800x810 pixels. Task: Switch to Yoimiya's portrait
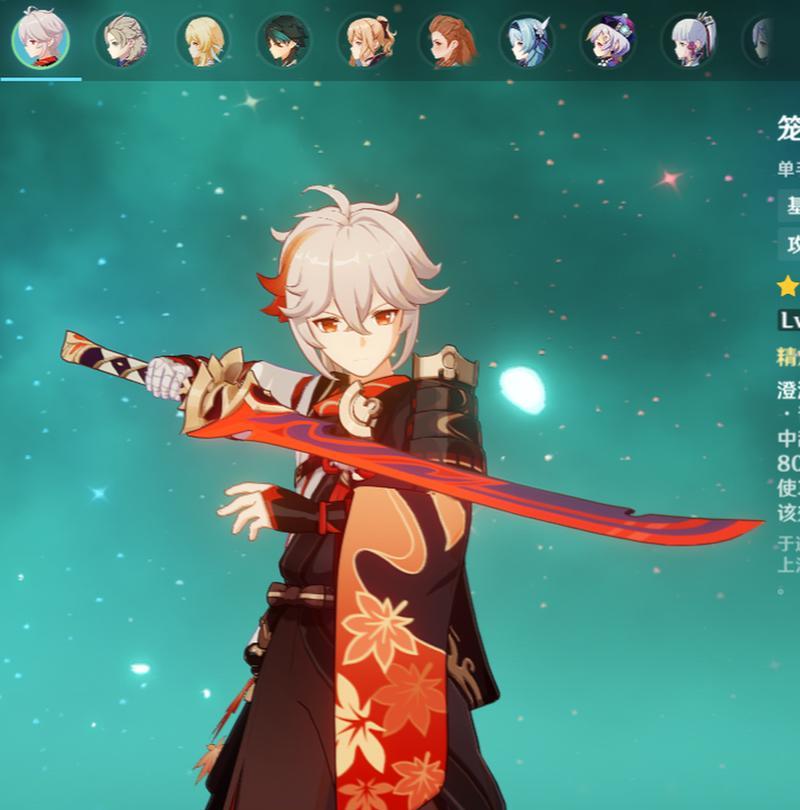pos(365,40)
